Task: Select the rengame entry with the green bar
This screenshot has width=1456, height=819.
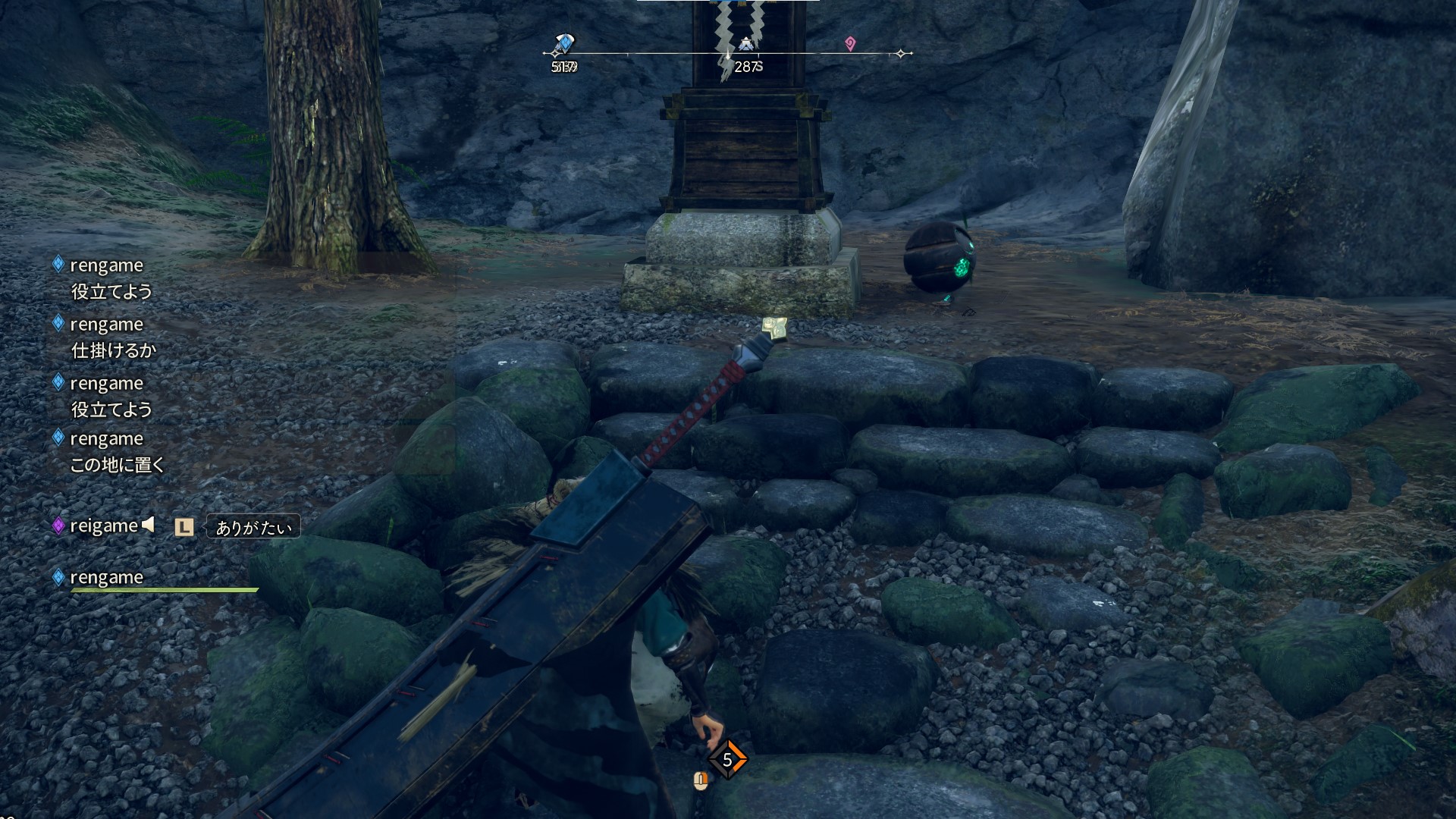Action: (x=107, y=578)
